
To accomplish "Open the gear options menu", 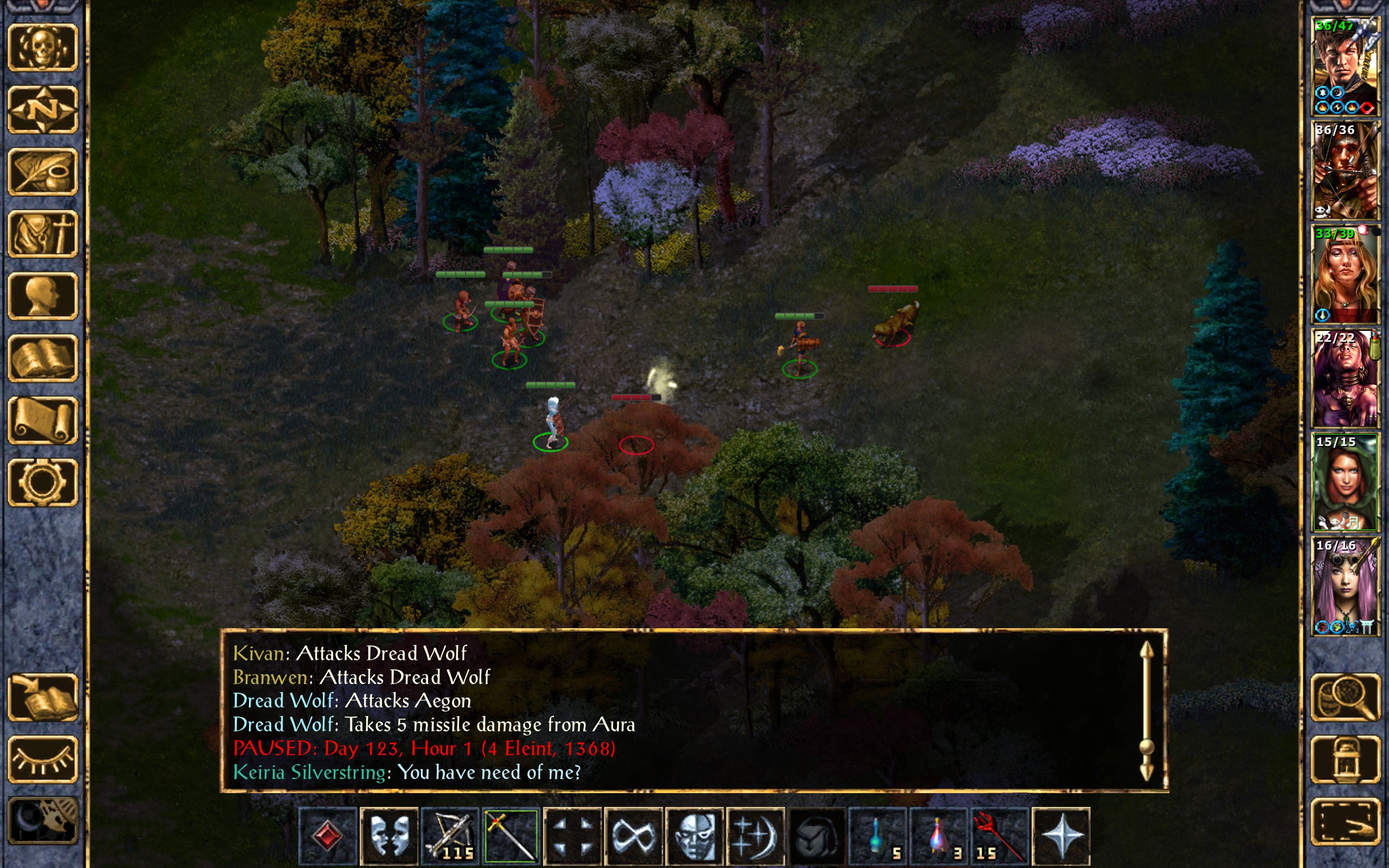I will (42, 482).
